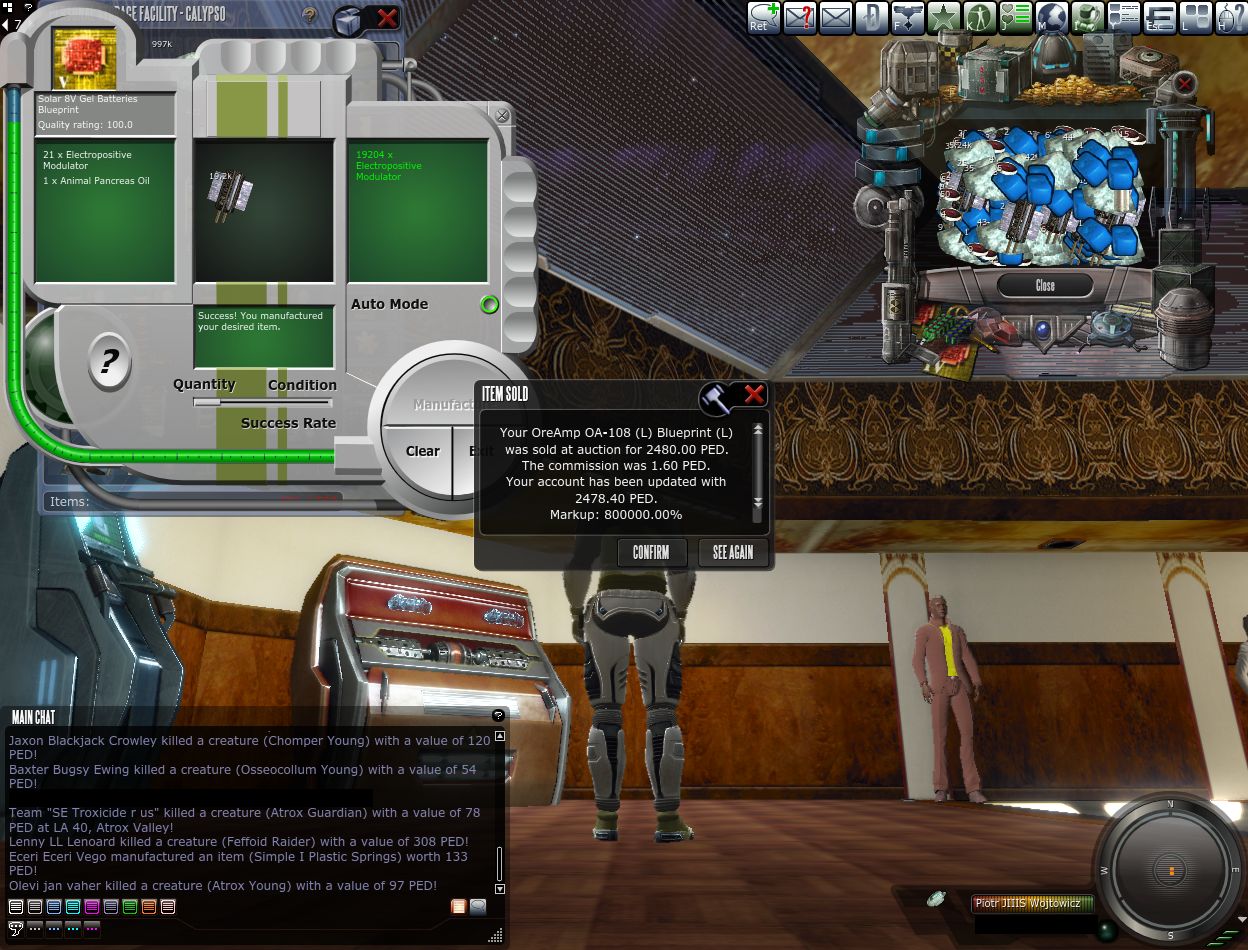The image size is (1248, 950).
Task: Adjust the Quantity/Condition slider
Action: [x=264, y=402]
